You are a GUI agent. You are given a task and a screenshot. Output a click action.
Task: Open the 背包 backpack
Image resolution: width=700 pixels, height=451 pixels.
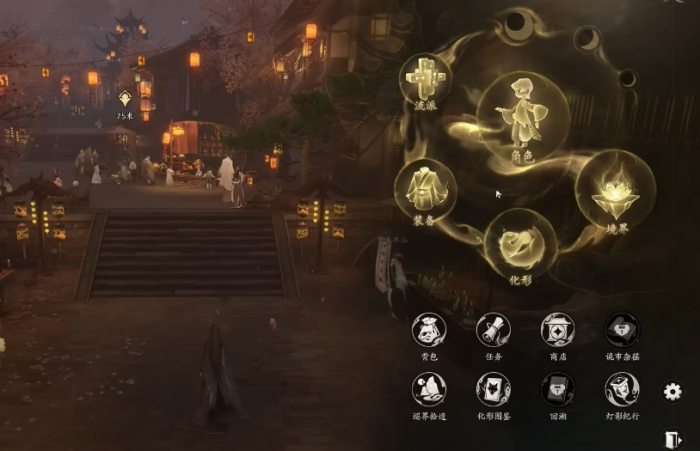[x=429, y=330]
